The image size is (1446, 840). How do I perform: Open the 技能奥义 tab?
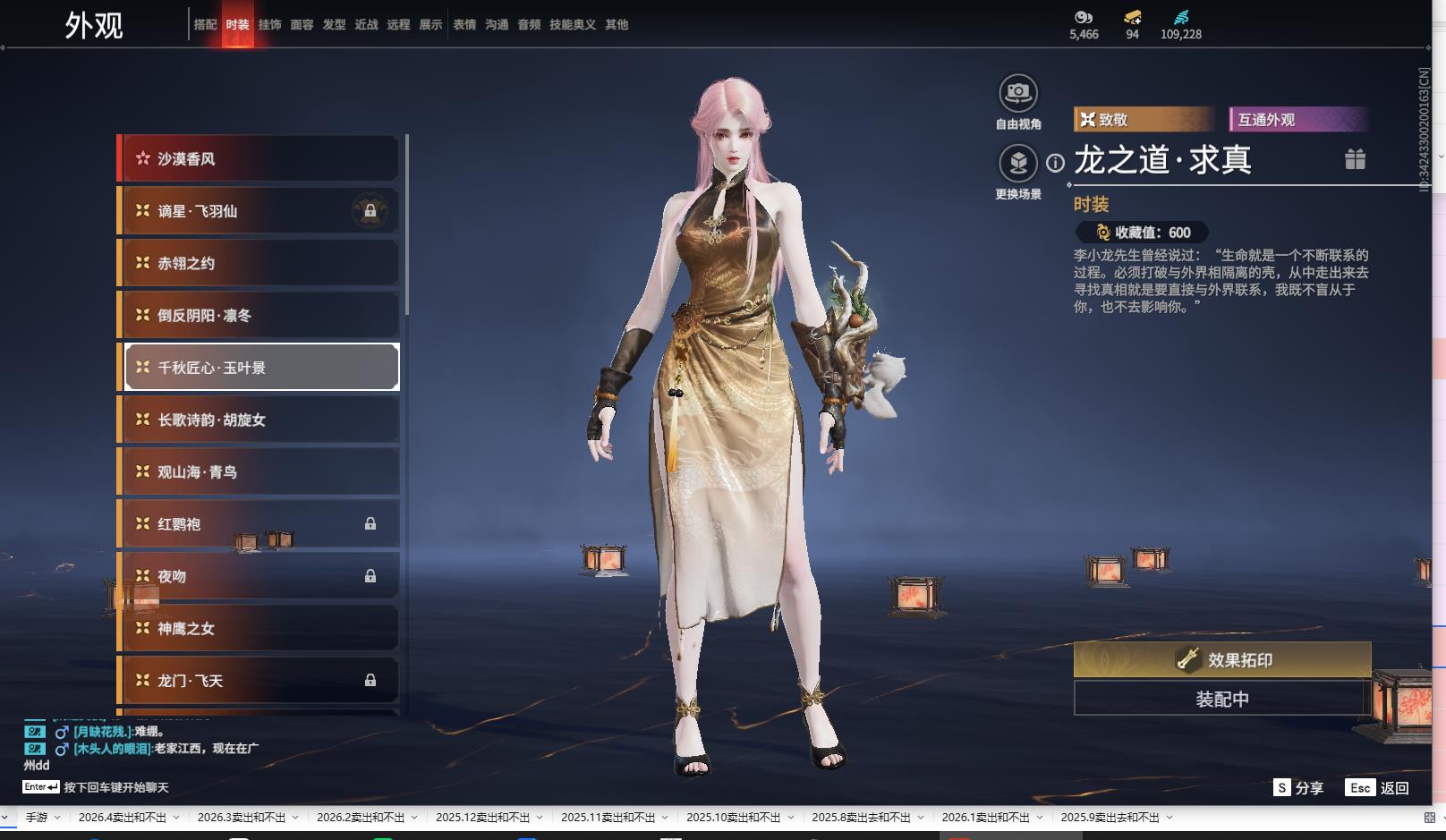coord(572,25)
